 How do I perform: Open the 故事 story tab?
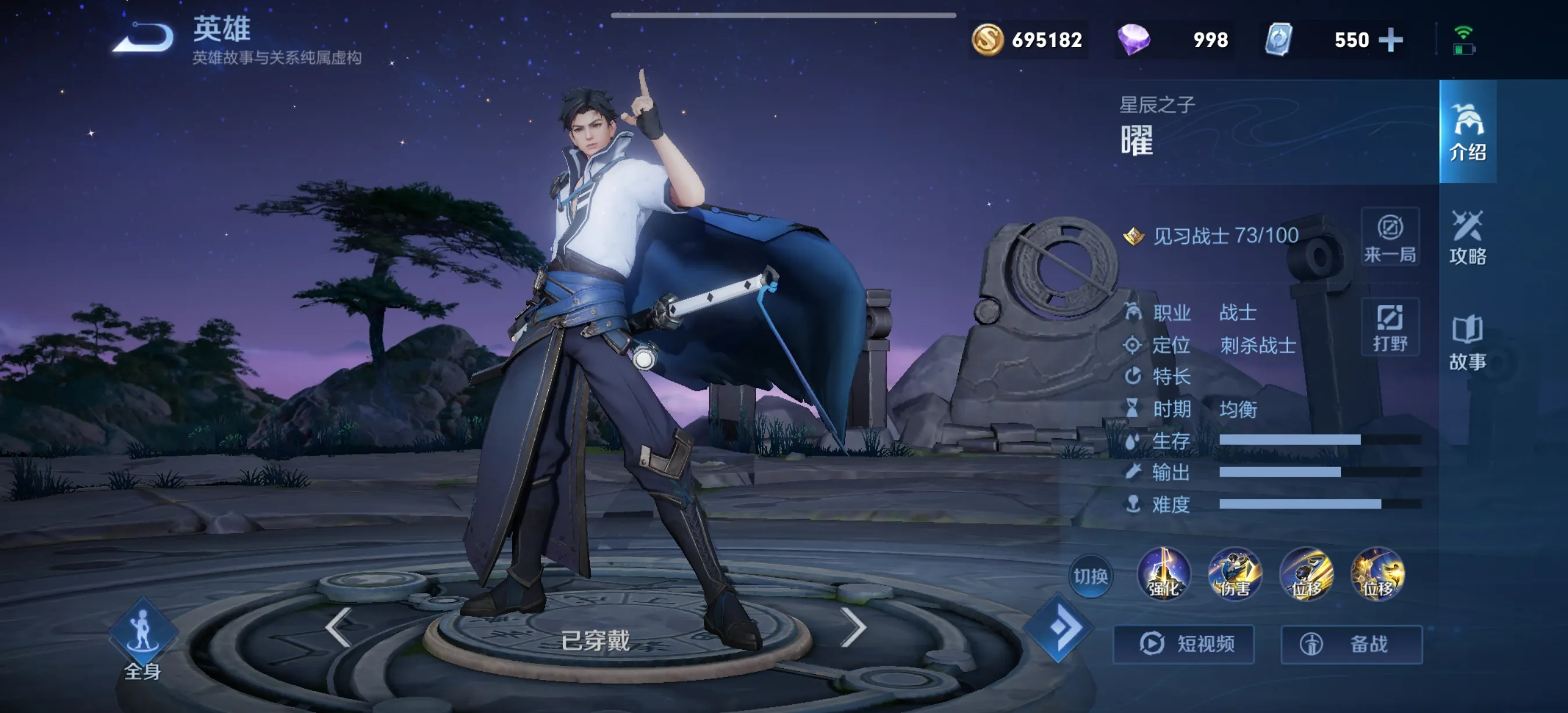pos(1468,343)
